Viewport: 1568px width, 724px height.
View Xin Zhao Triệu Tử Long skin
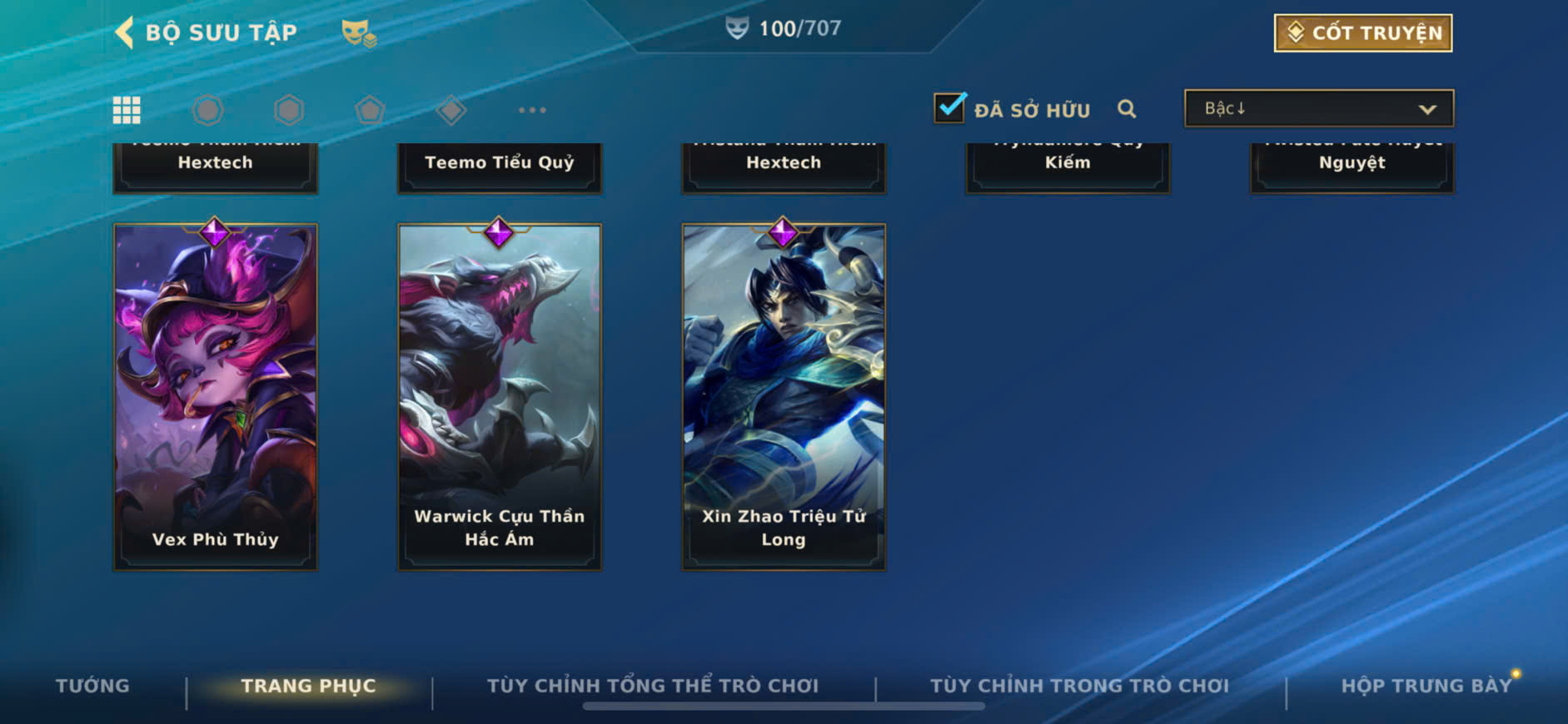click(784, 396)
